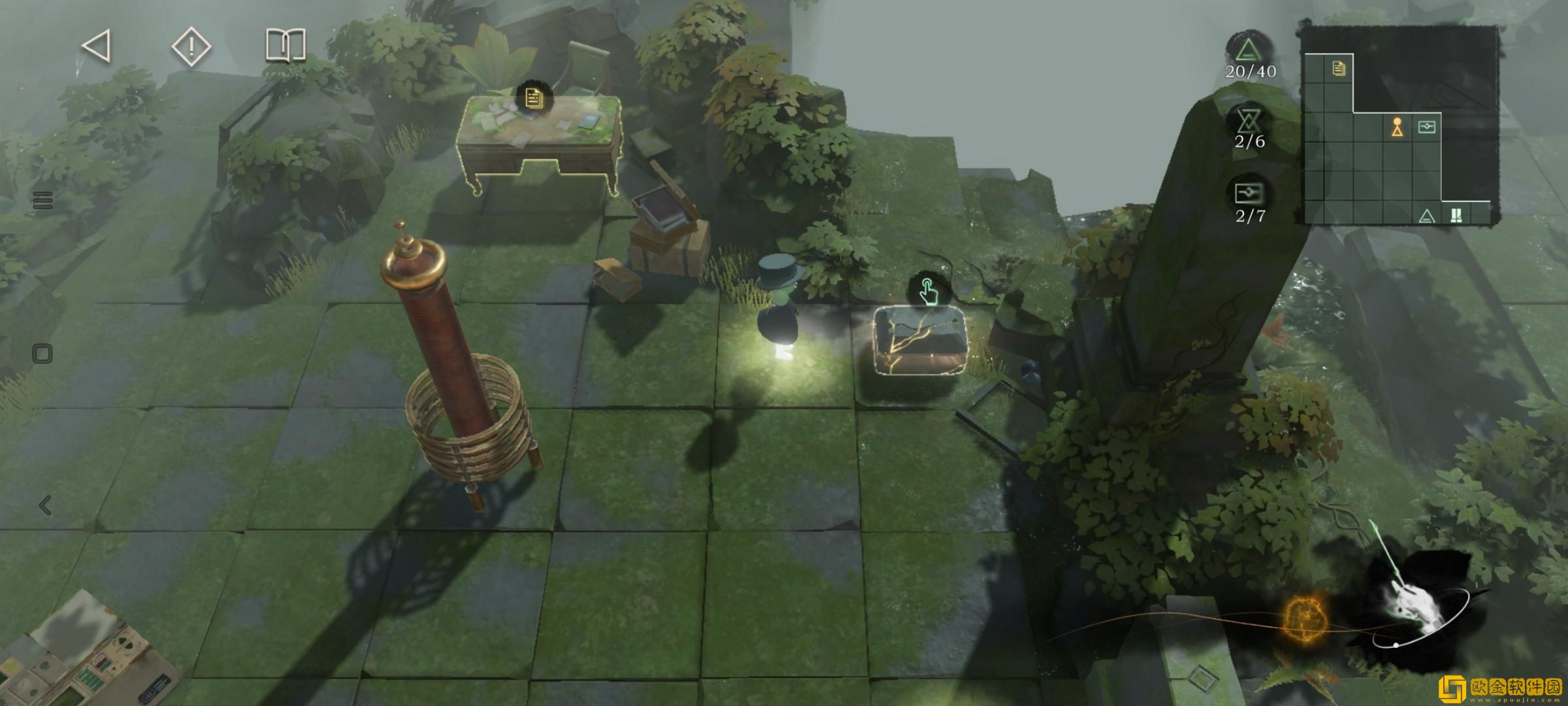Viewport: 1568px width, 706px height.
Task: Tap the document icon above the desk
Action: click(534, 99)
